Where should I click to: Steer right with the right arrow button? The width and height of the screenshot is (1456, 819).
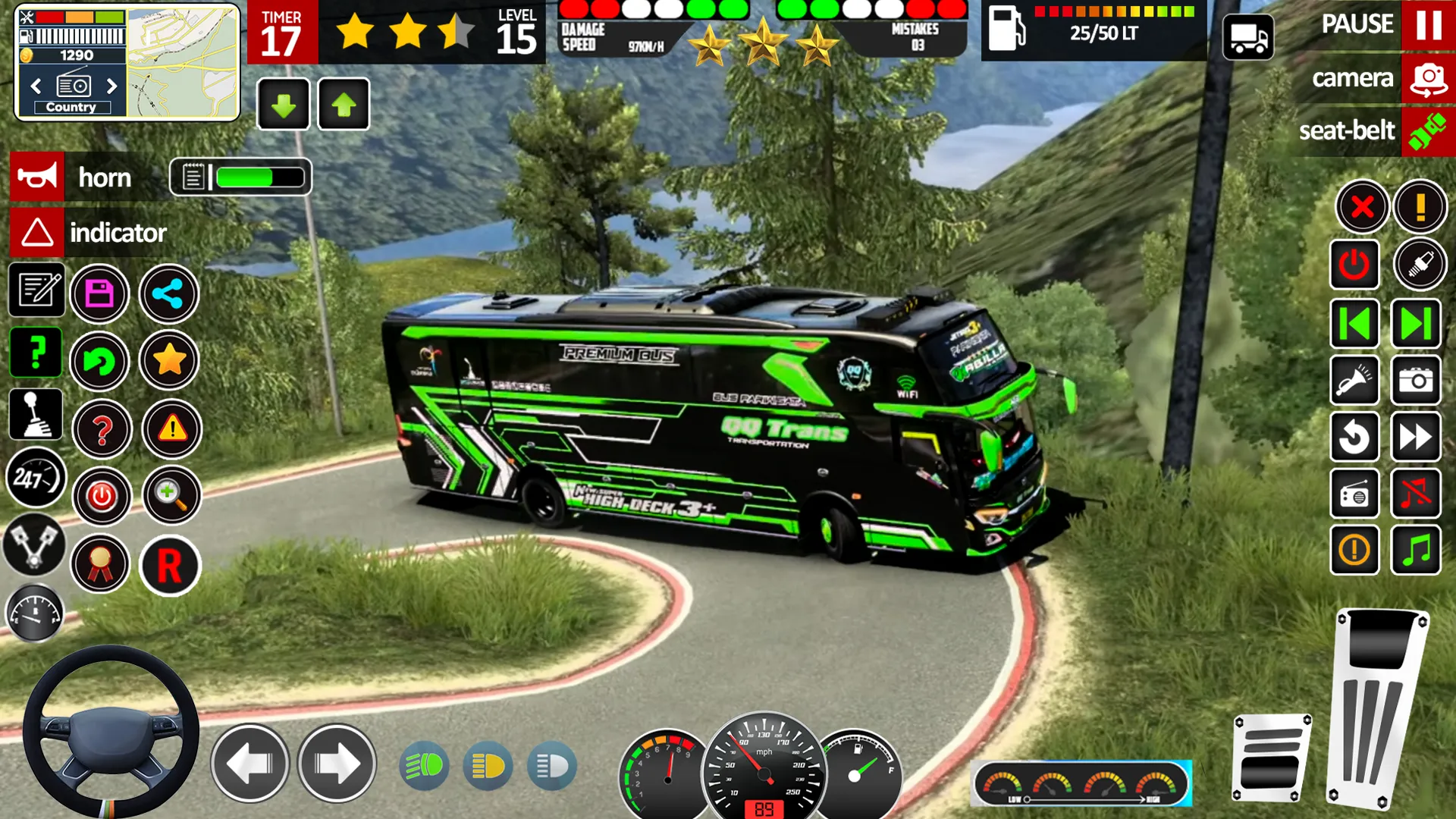[337, 763]
